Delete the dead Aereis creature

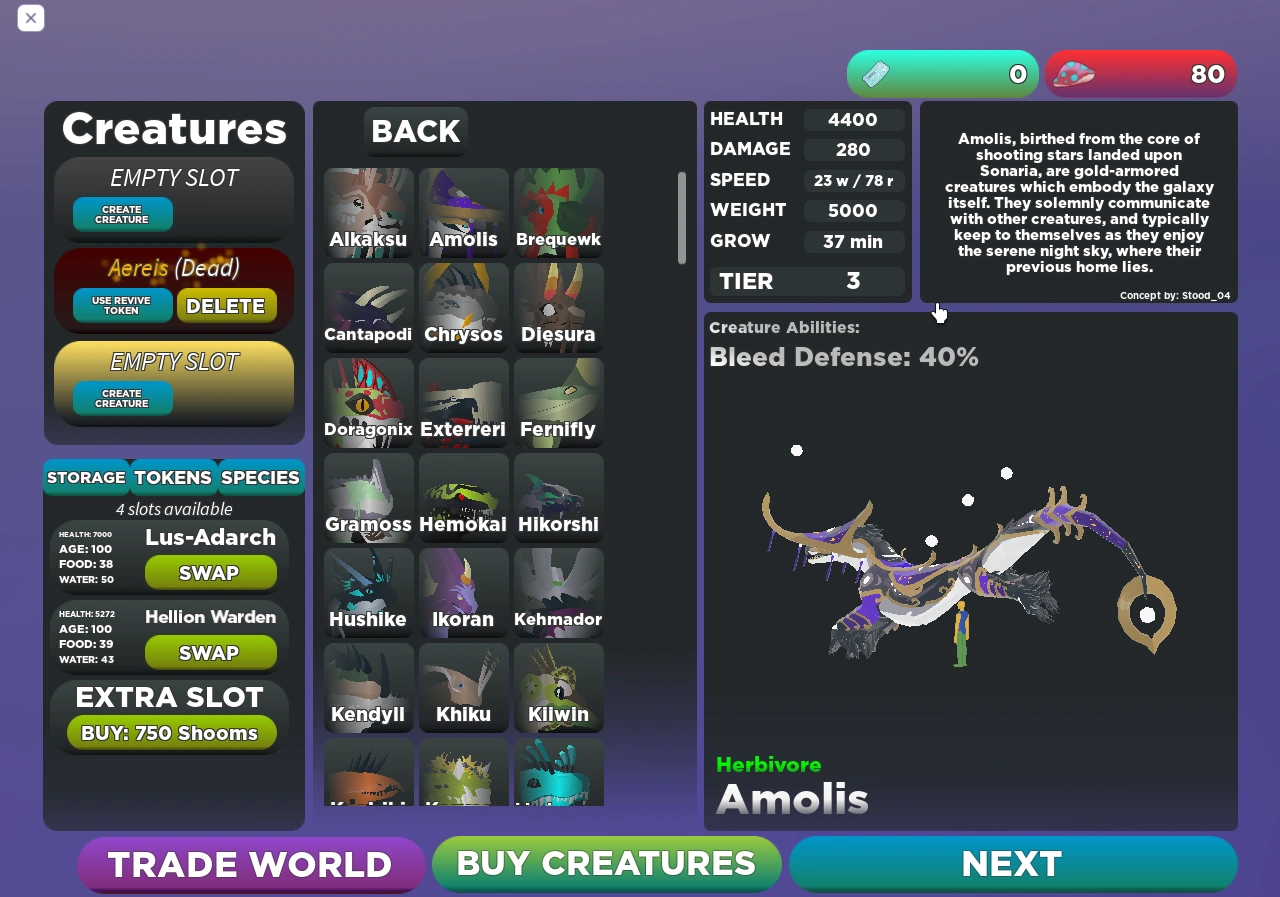(227, 305)
